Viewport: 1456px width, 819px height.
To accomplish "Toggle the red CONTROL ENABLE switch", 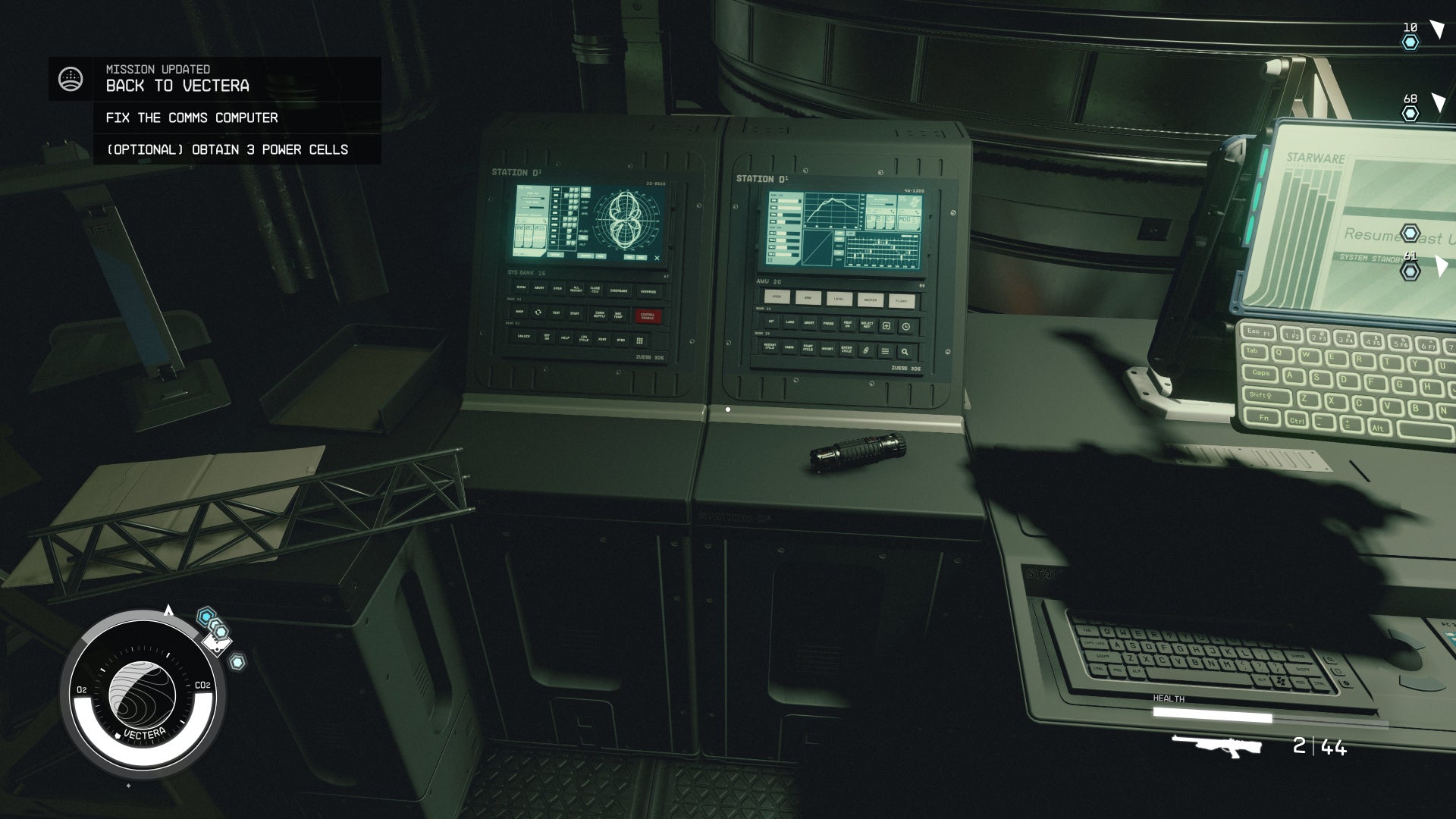I will (648, 316).
